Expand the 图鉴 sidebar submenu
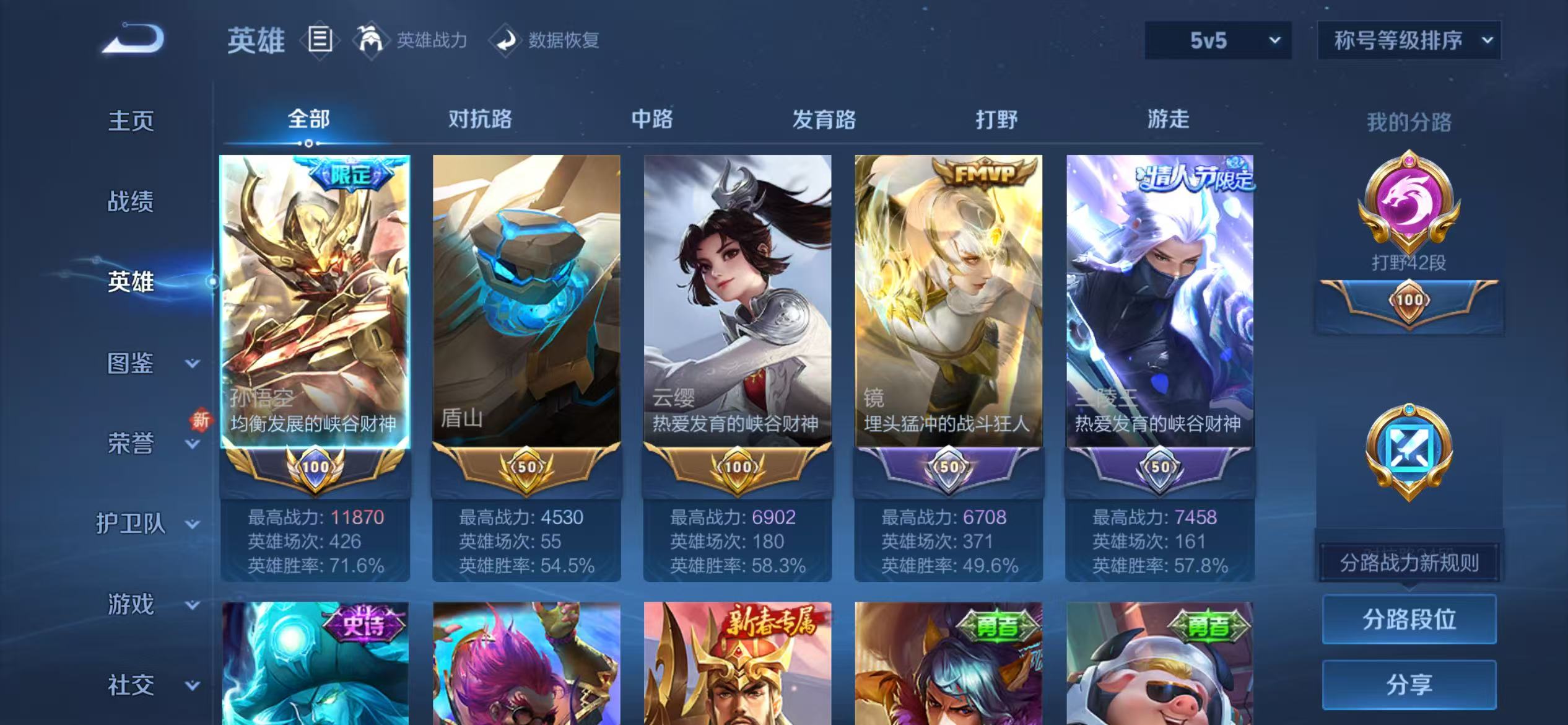The image size is (1568, 725). (x=130, y=362)
